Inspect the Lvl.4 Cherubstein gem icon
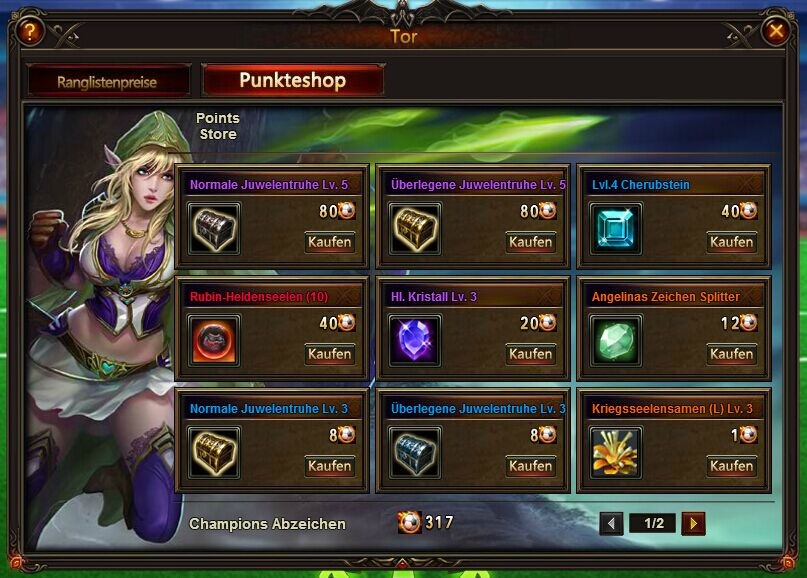 point(615,229)
